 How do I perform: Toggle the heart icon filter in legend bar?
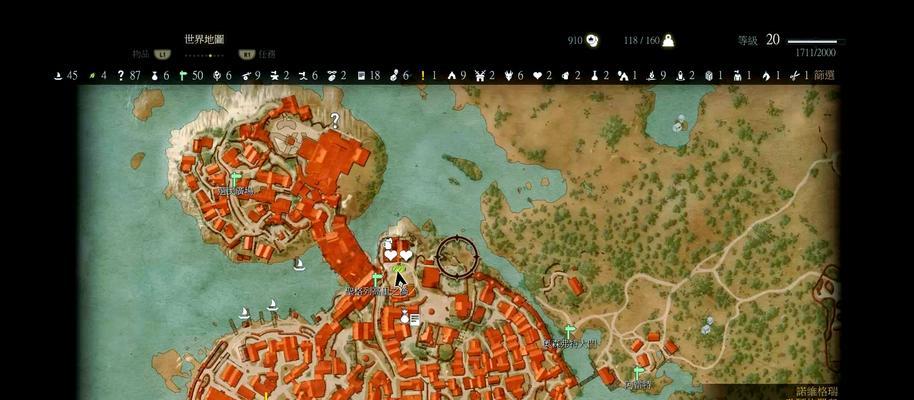pyautogui.click(x=536, y=75)
